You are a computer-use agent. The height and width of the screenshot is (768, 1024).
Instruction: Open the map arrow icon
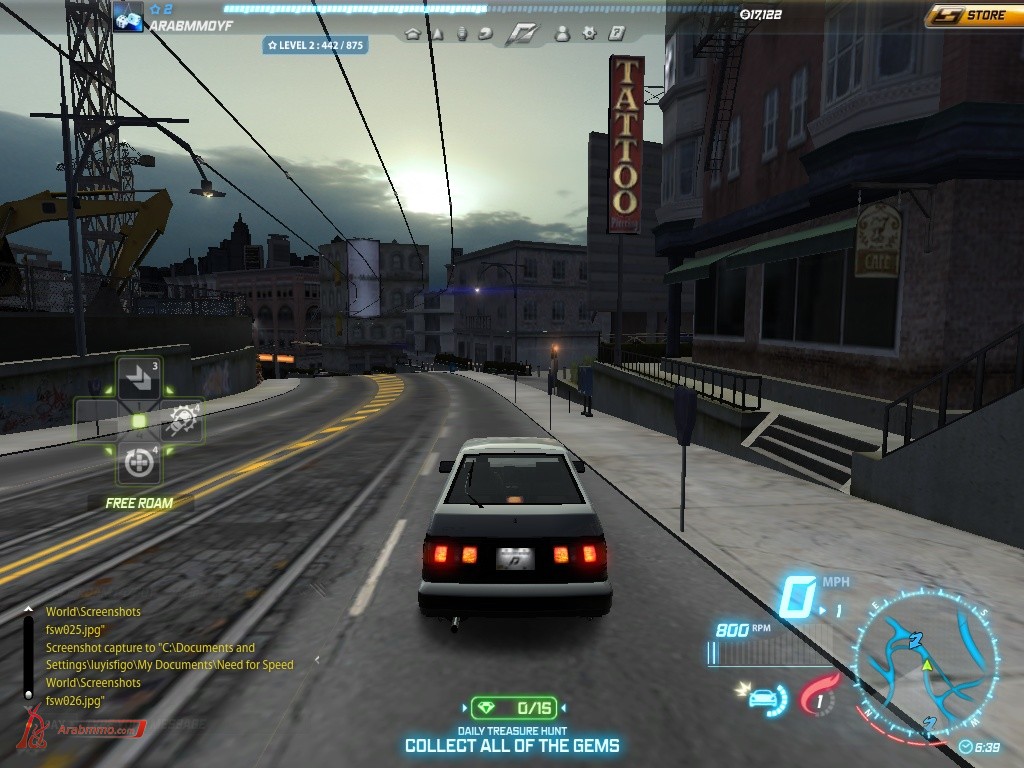click(x=437, y=33)
